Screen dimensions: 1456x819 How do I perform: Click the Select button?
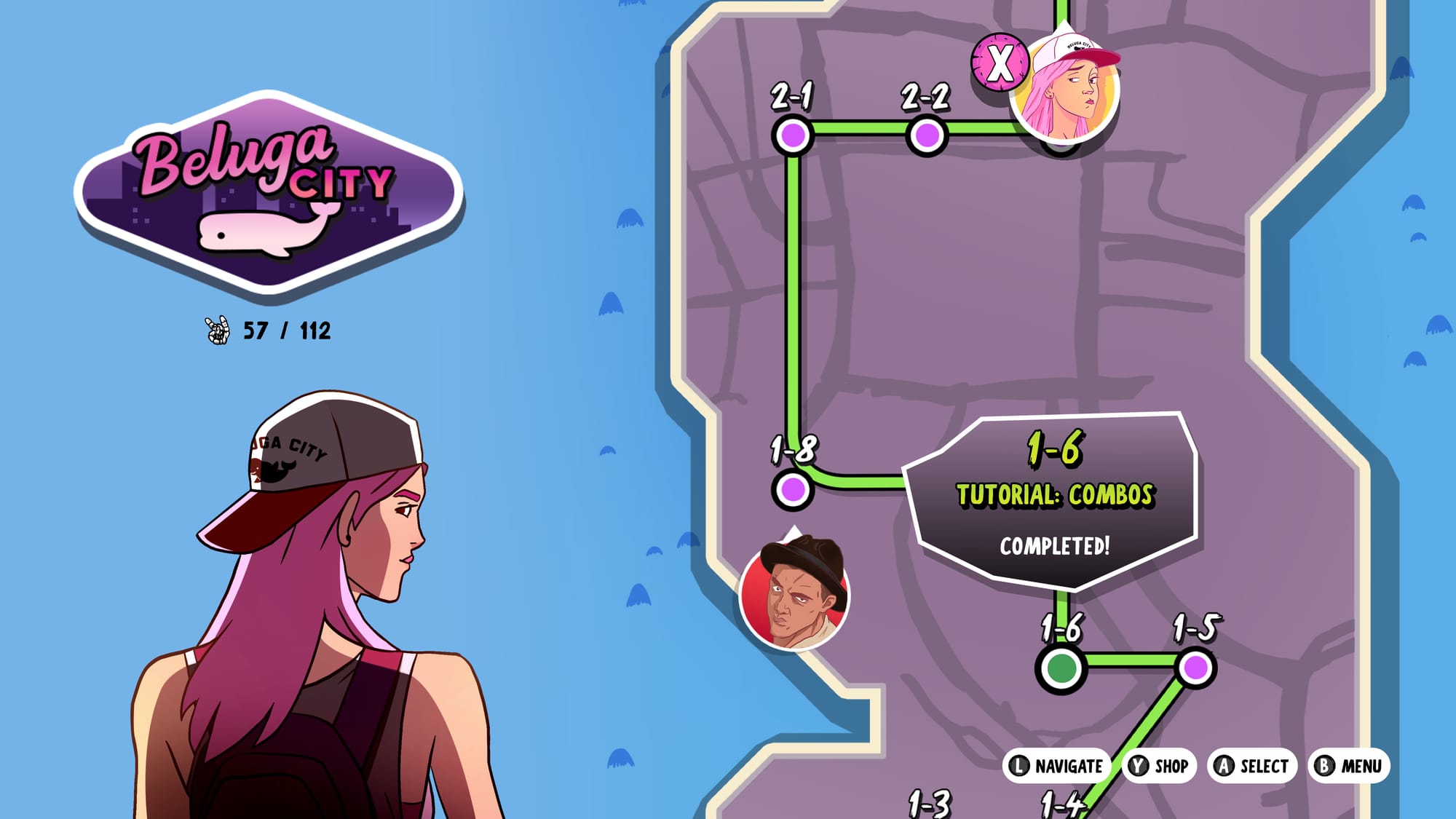pyautogui.click(x=1252, y=766)
